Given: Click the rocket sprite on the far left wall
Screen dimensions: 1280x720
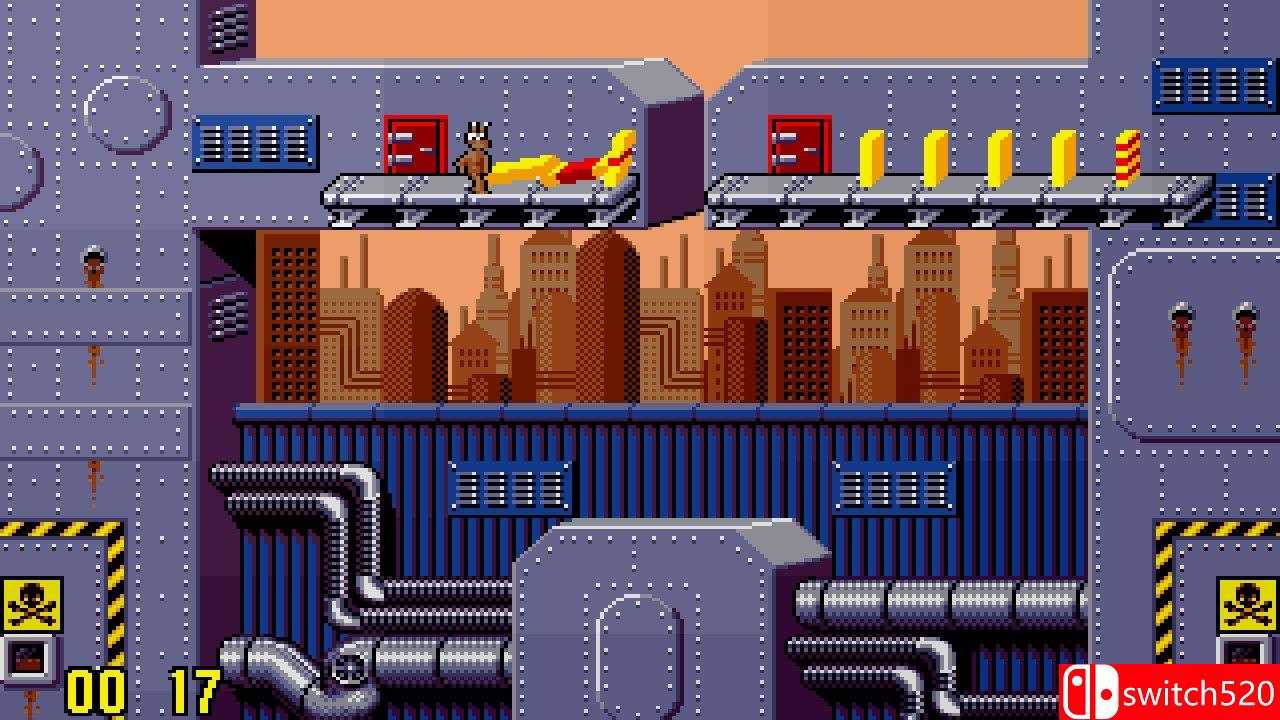Looking at the screenshot, I should pos(92,265).
